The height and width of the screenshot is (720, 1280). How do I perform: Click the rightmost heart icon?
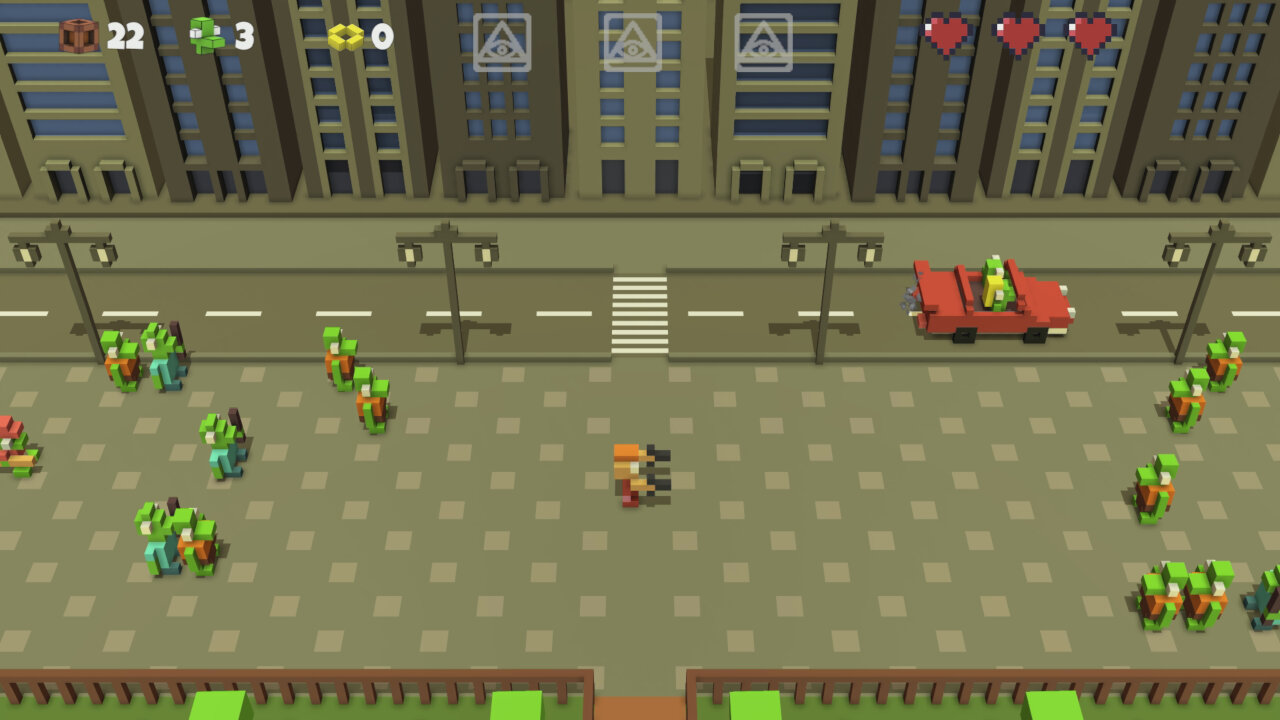pyautogui.click(x=1088, y=33)
